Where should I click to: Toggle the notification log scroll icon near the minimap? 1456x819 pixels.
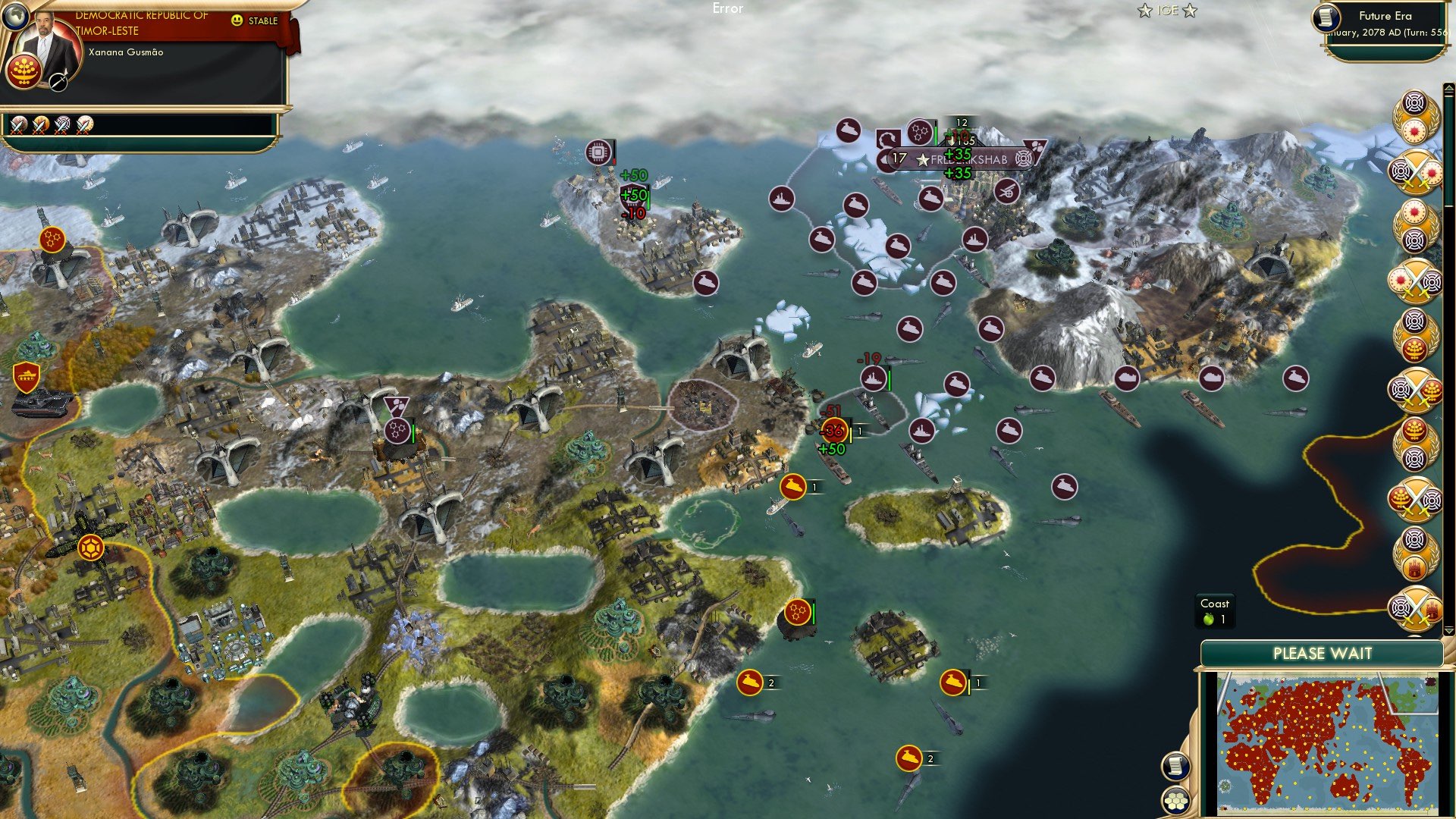1177,767
